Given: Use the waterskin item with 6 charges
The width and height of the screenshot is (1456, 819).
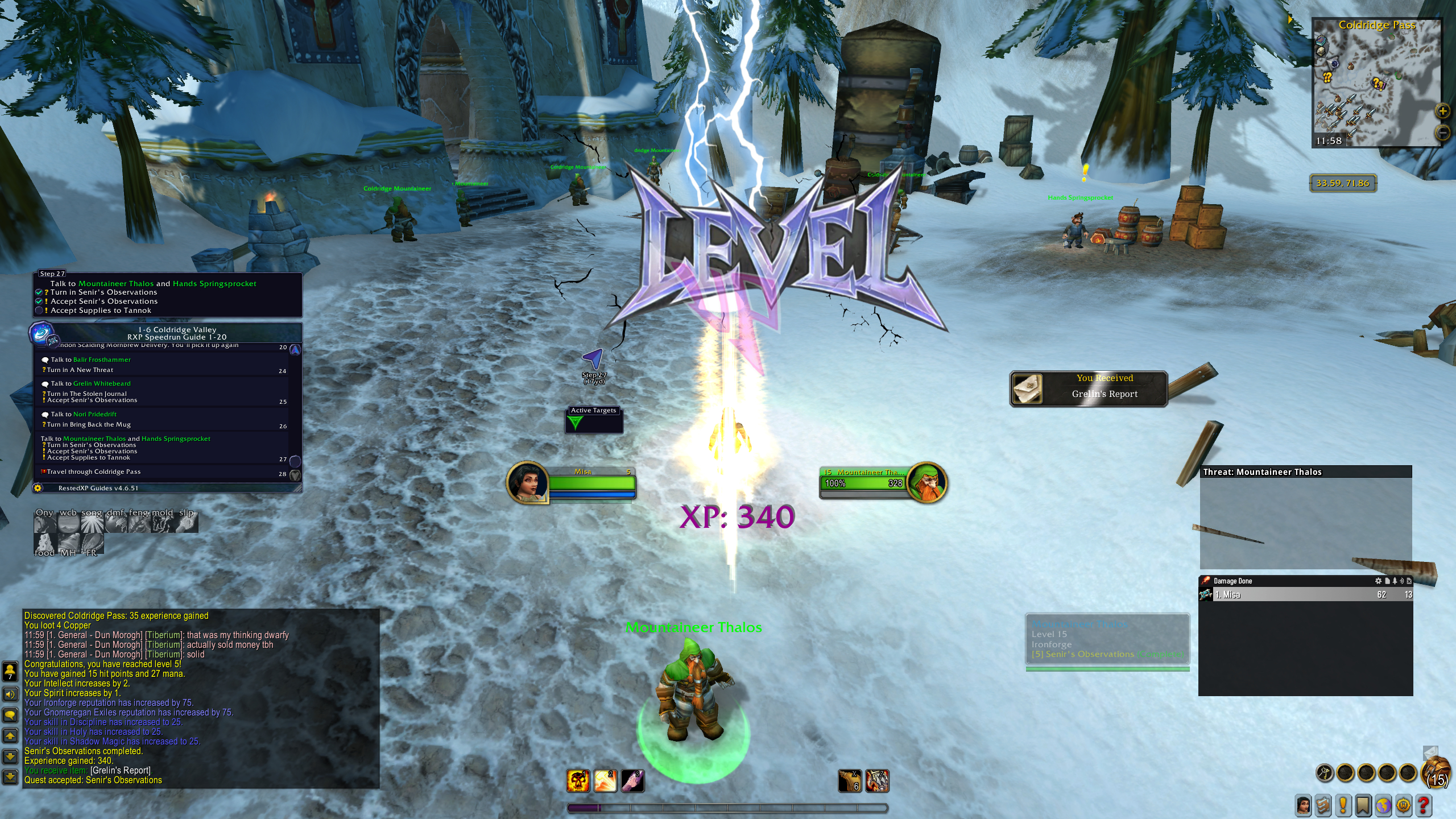Looking at the screenshot, I should tap(850, 781).
